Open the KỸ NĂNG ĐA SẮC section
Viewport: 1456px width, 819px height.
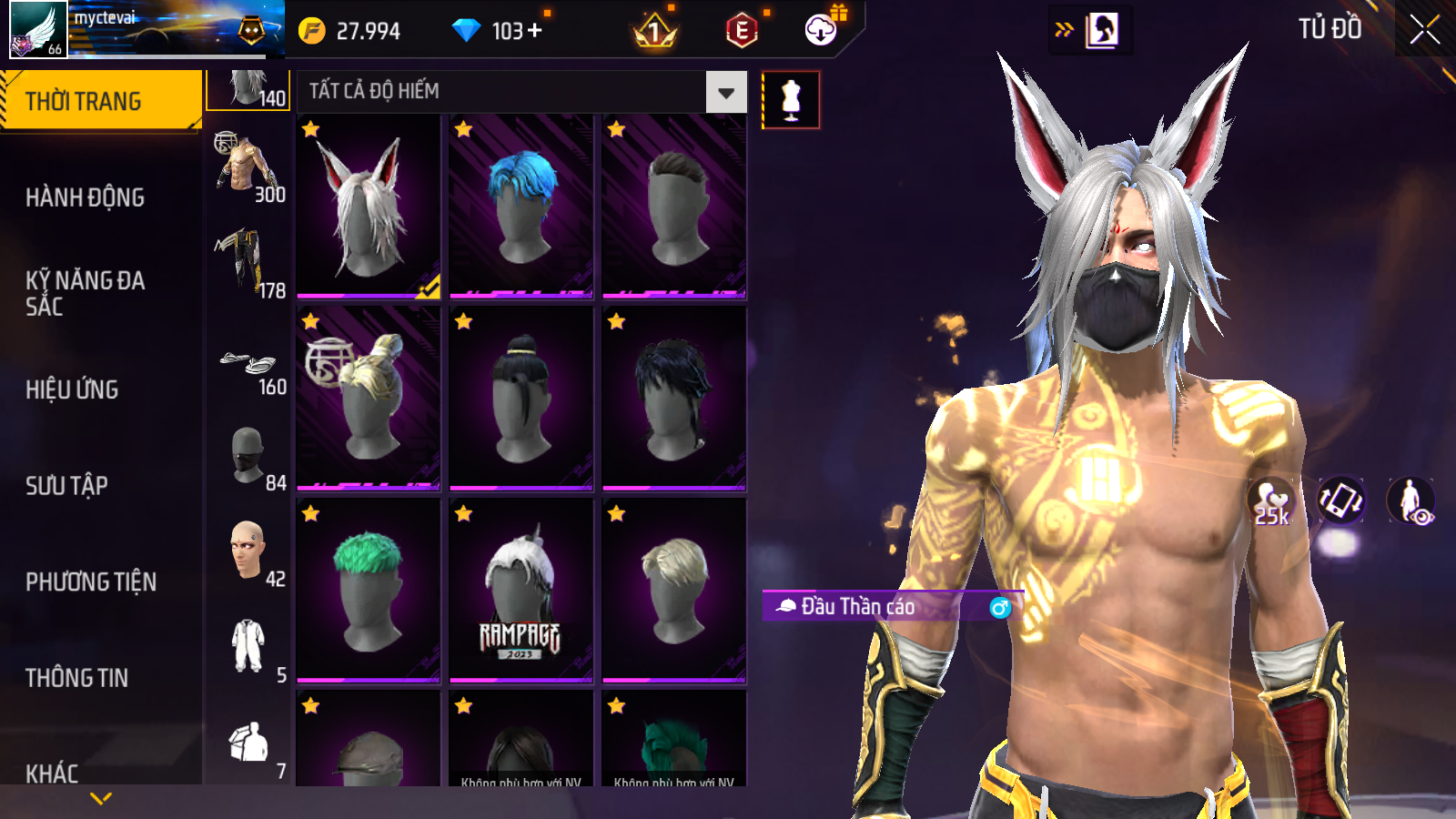coord(85,293)
